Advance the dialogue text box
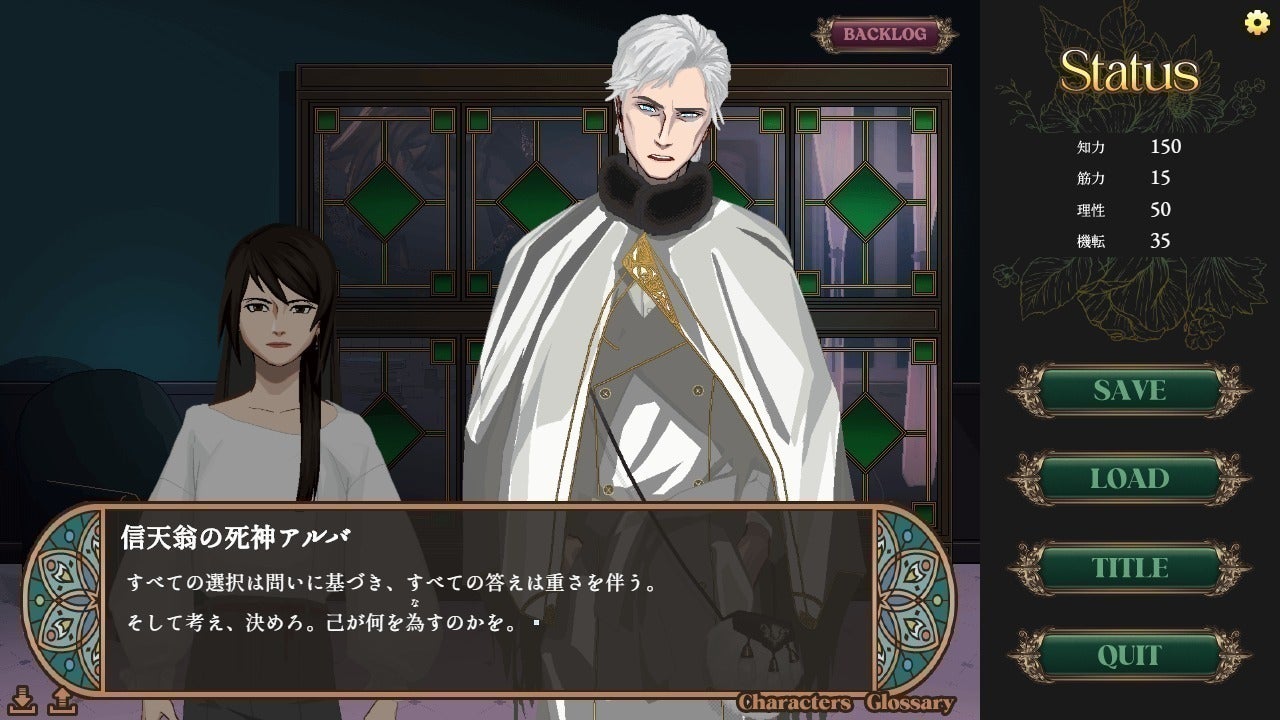This screenshot has height=720, width=1280. click(488, 600)
